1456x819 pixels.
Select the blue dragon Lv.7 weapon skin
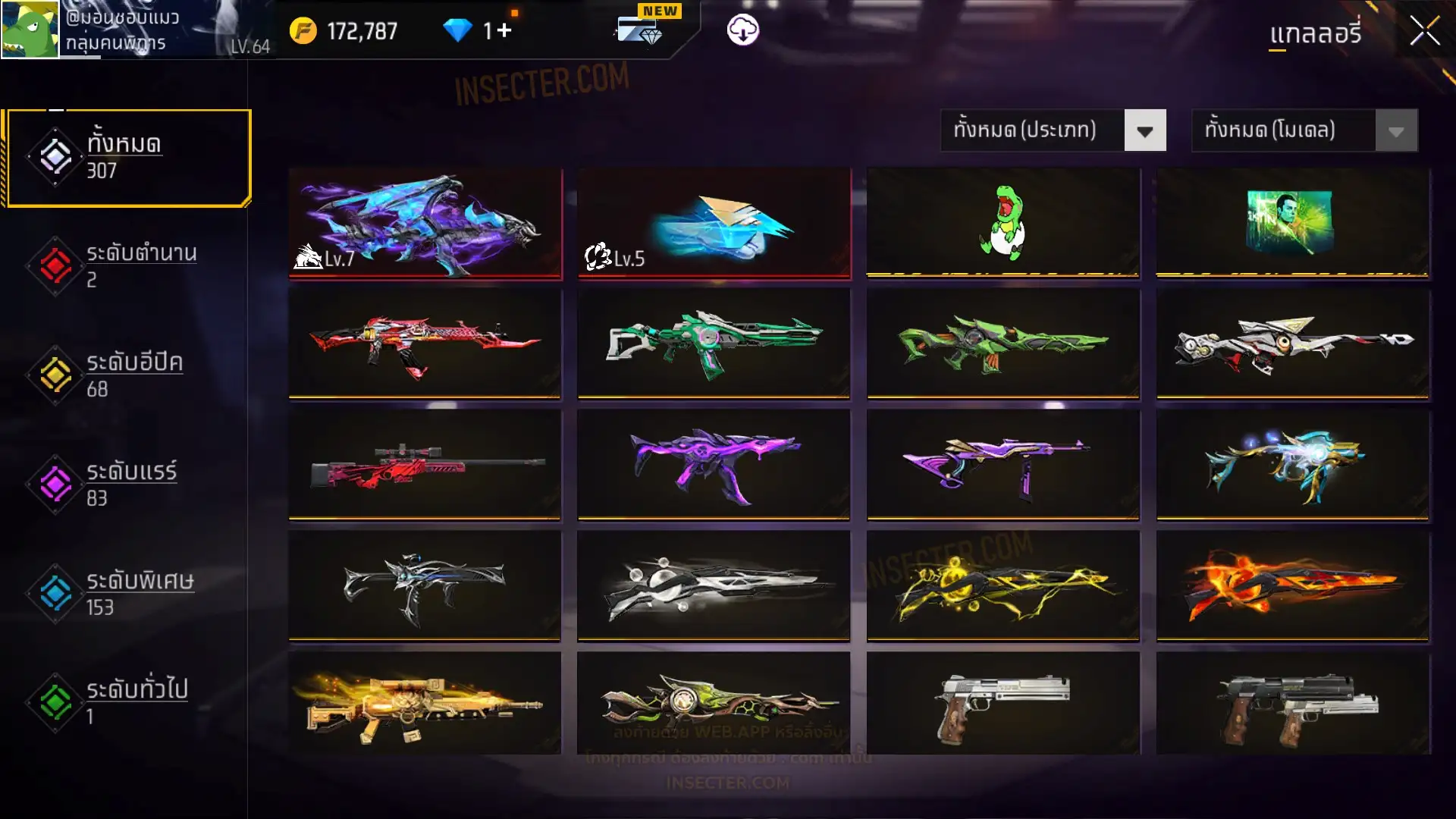point(425,224)
